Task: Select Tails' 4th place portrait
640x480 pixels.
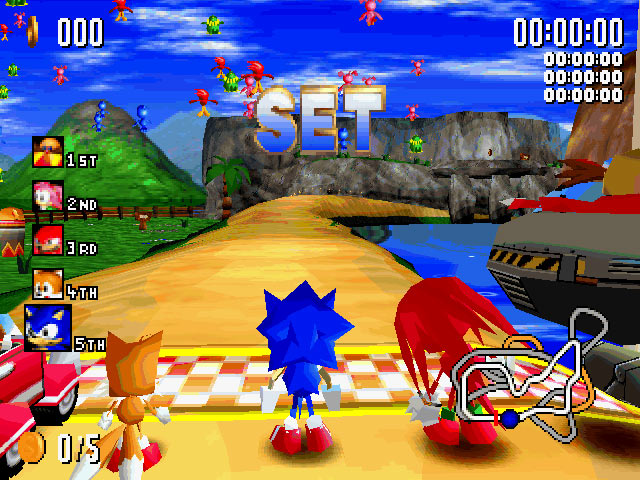Action: coord(47,284)
